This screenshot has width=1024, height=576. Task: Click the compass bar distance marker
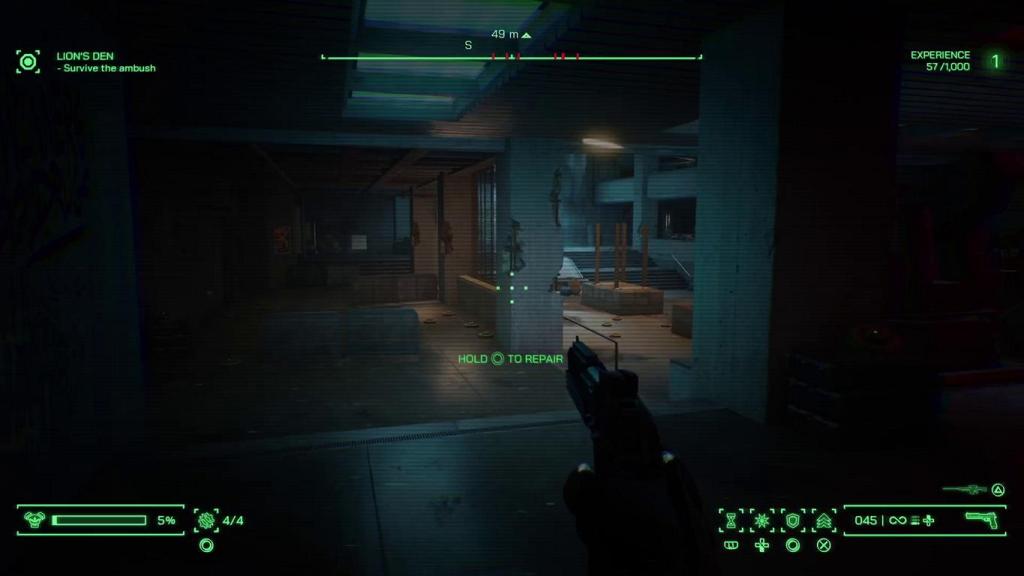tap(511, 35)
